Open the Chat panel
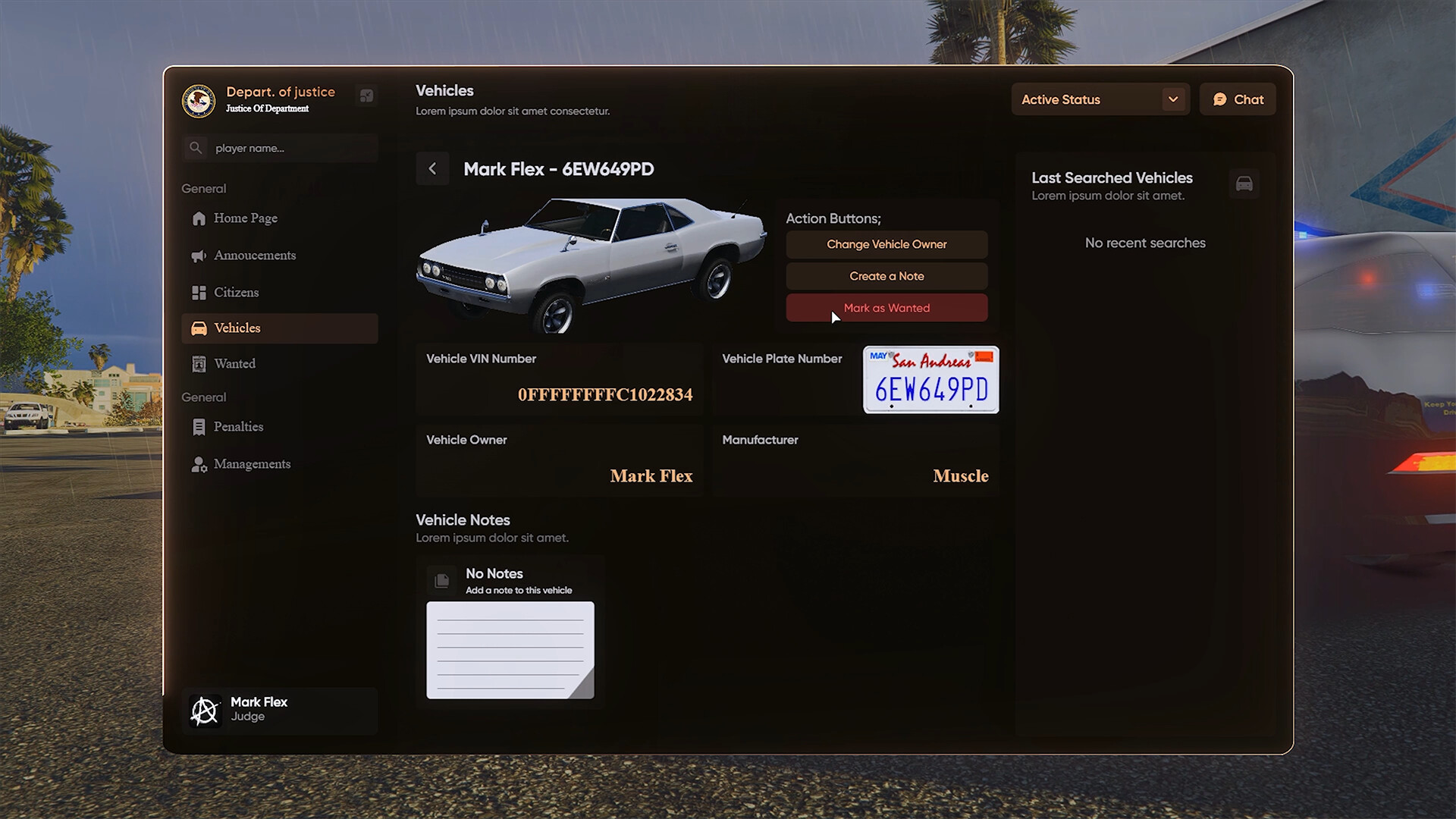This screenshot has width=1456, height=819. 1238,99
